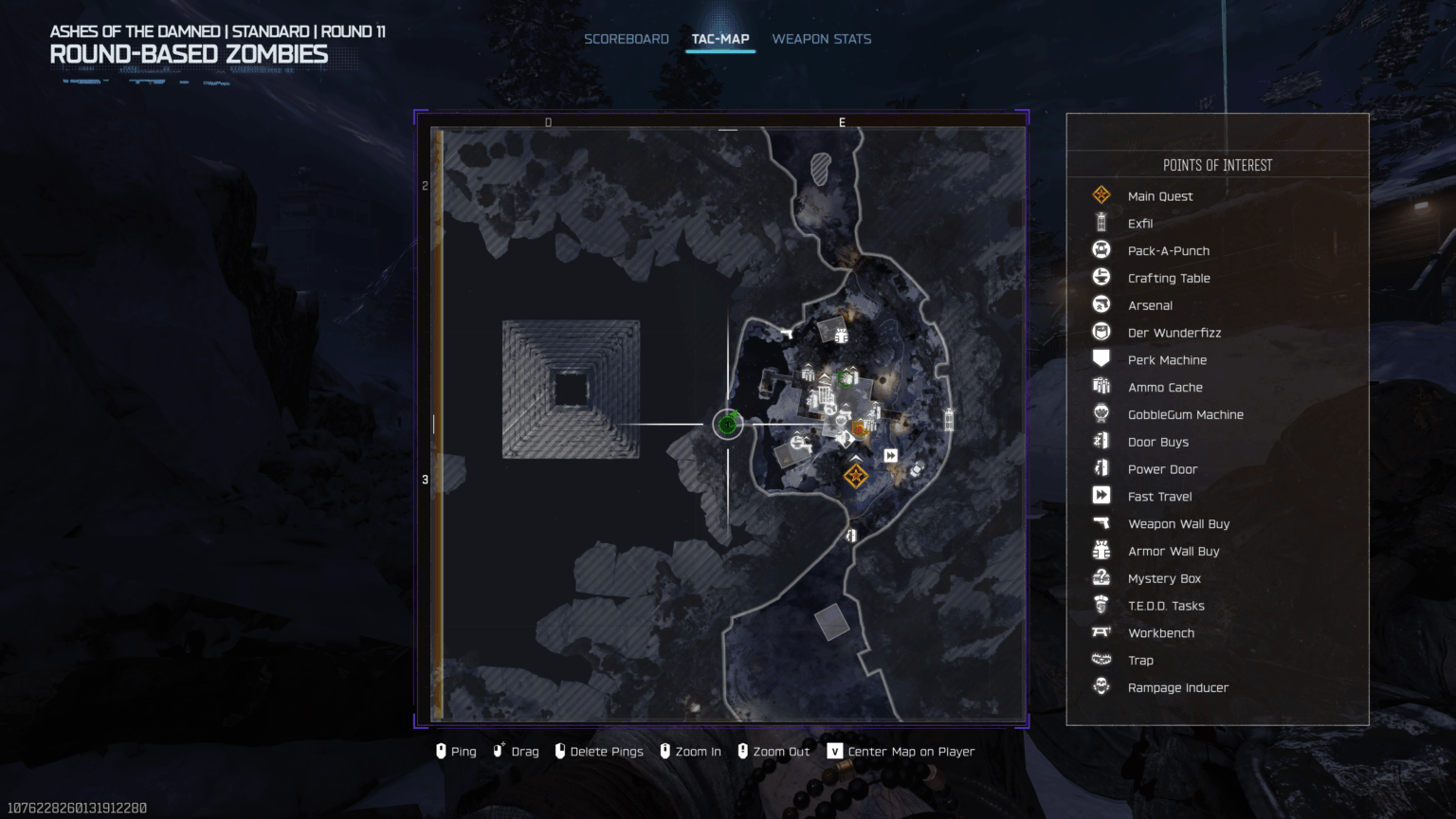Select the green player position marker

point(728,424)
